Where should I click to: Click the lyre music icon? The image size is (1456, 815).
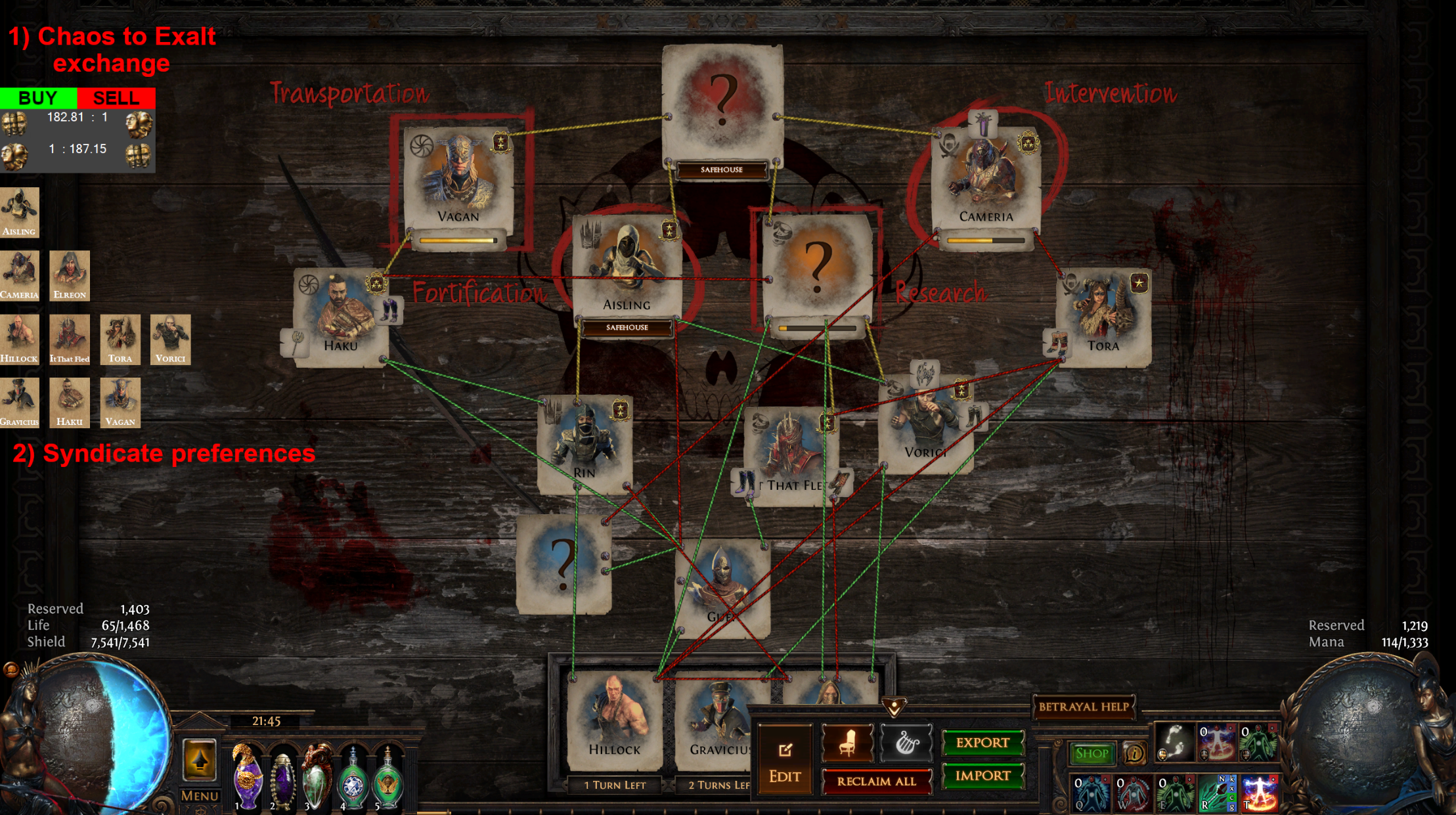pyautogui.click(x=907, y=744)
